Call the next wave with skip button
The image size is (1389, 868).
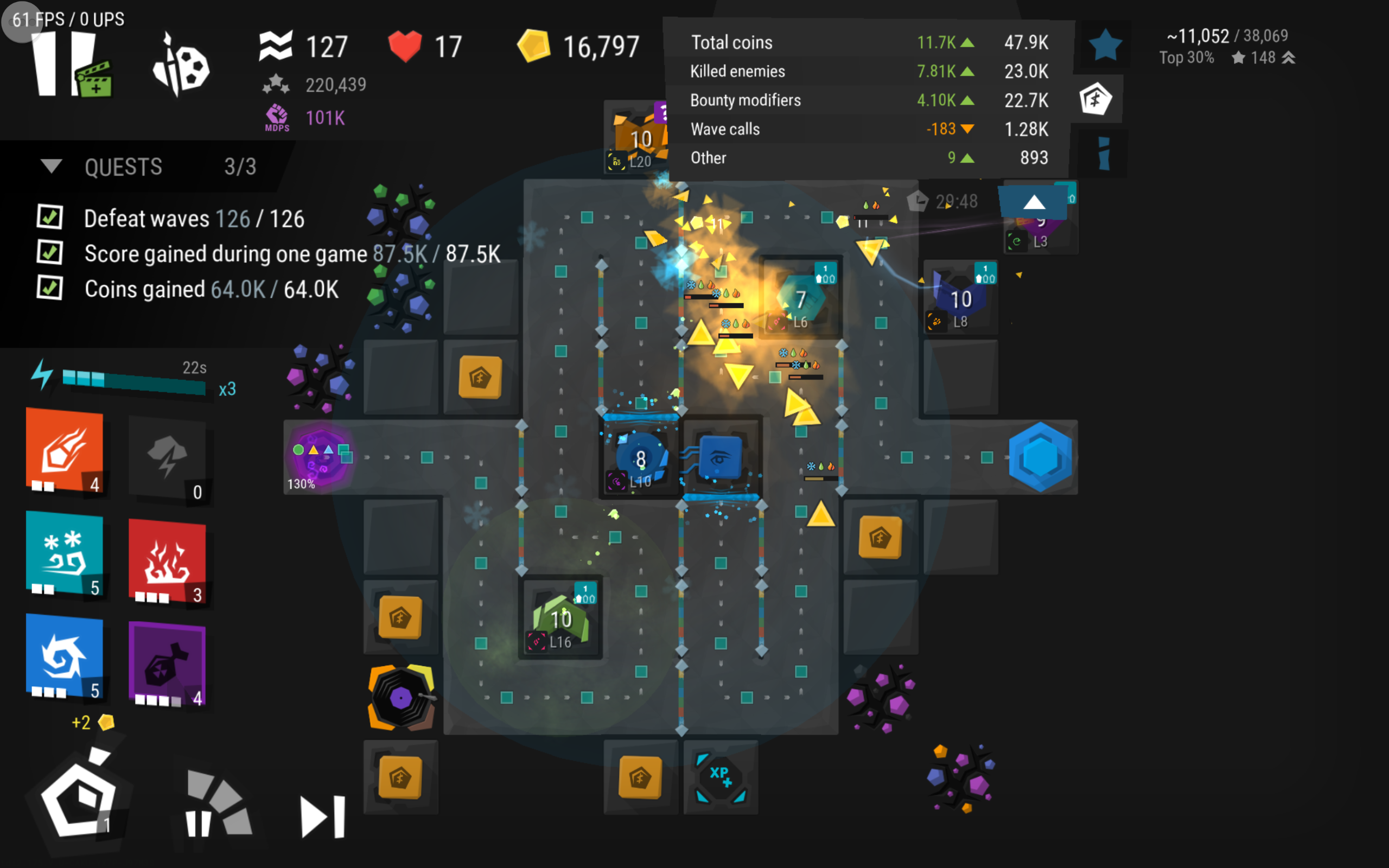323,816
